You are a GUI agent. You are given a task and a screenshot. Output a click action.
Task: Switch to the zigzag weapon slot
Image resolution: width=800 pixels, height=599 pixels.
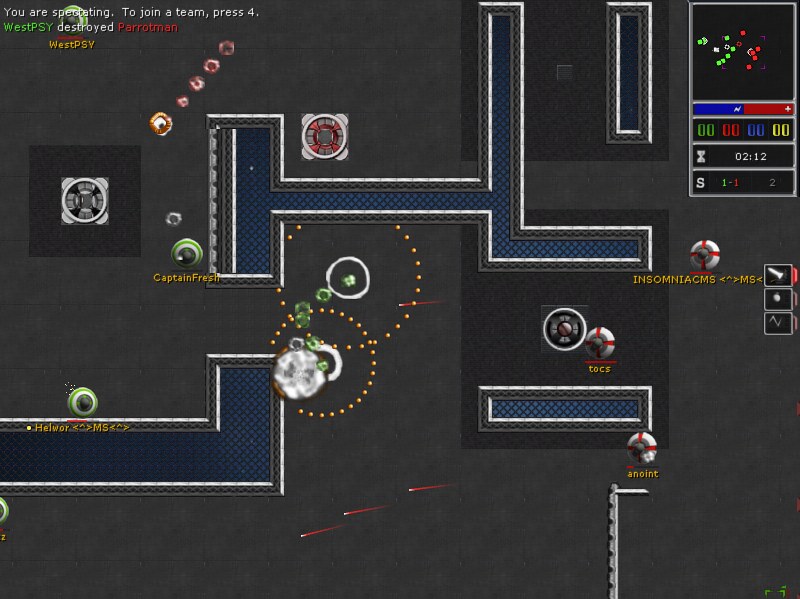778,323
